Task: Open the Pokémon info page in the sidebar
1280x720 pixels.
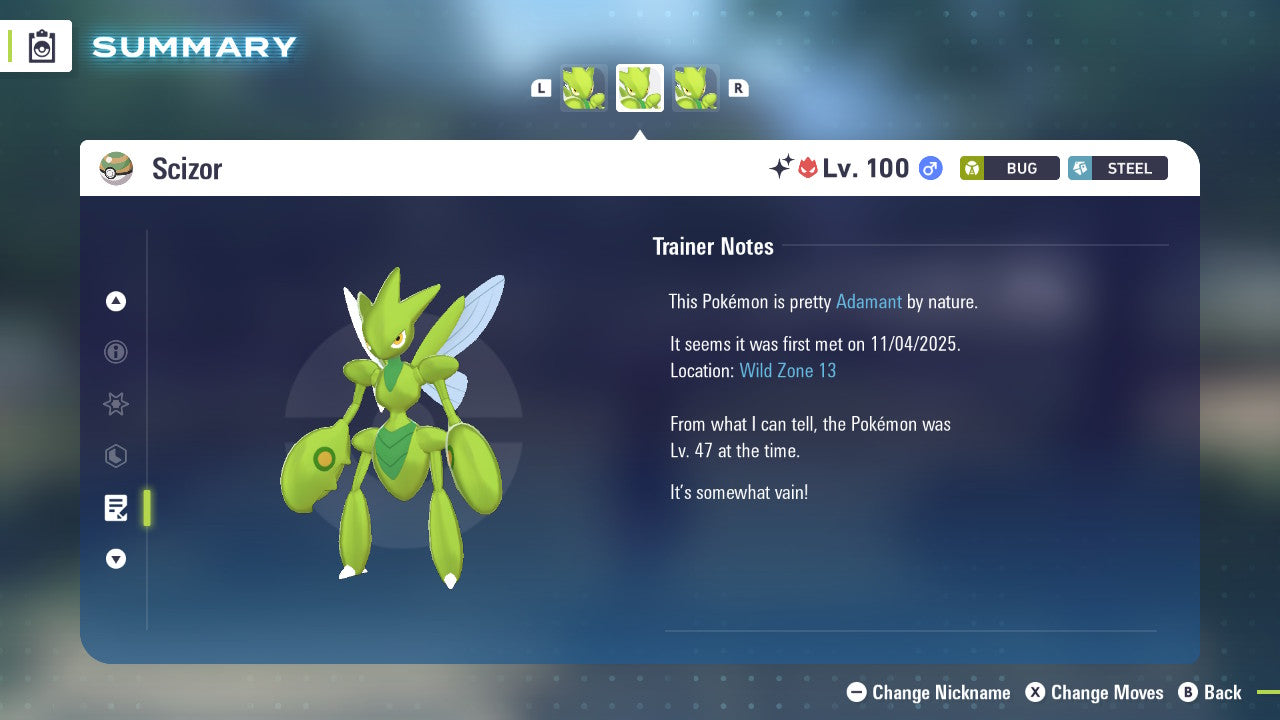Action: coord(116,352)
